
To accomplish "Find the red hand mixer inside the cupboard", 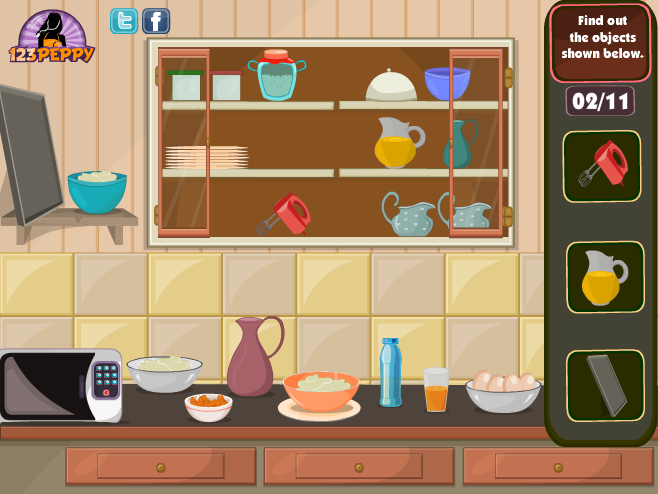I will pos(286,214).
